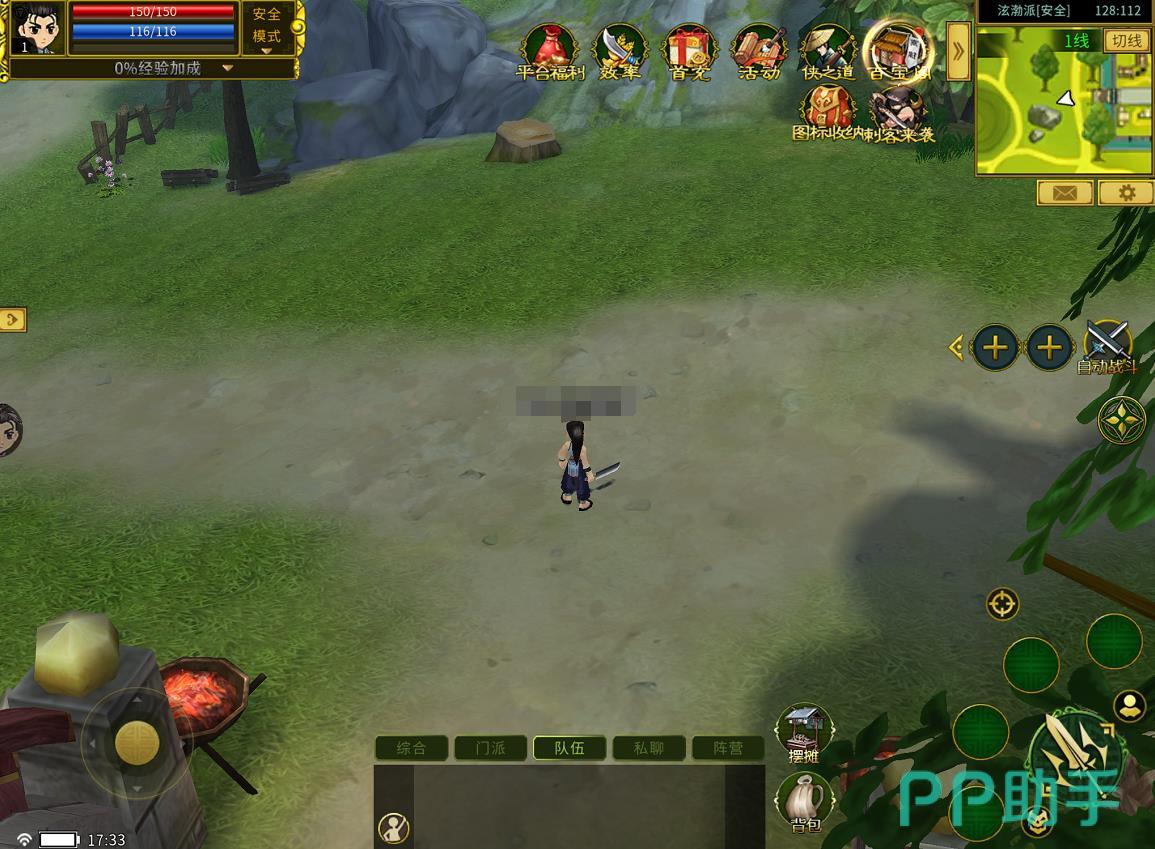Open the 活动 events scroll icon
This screenshot has width=1155, height=849.
[x=759, y=50]
